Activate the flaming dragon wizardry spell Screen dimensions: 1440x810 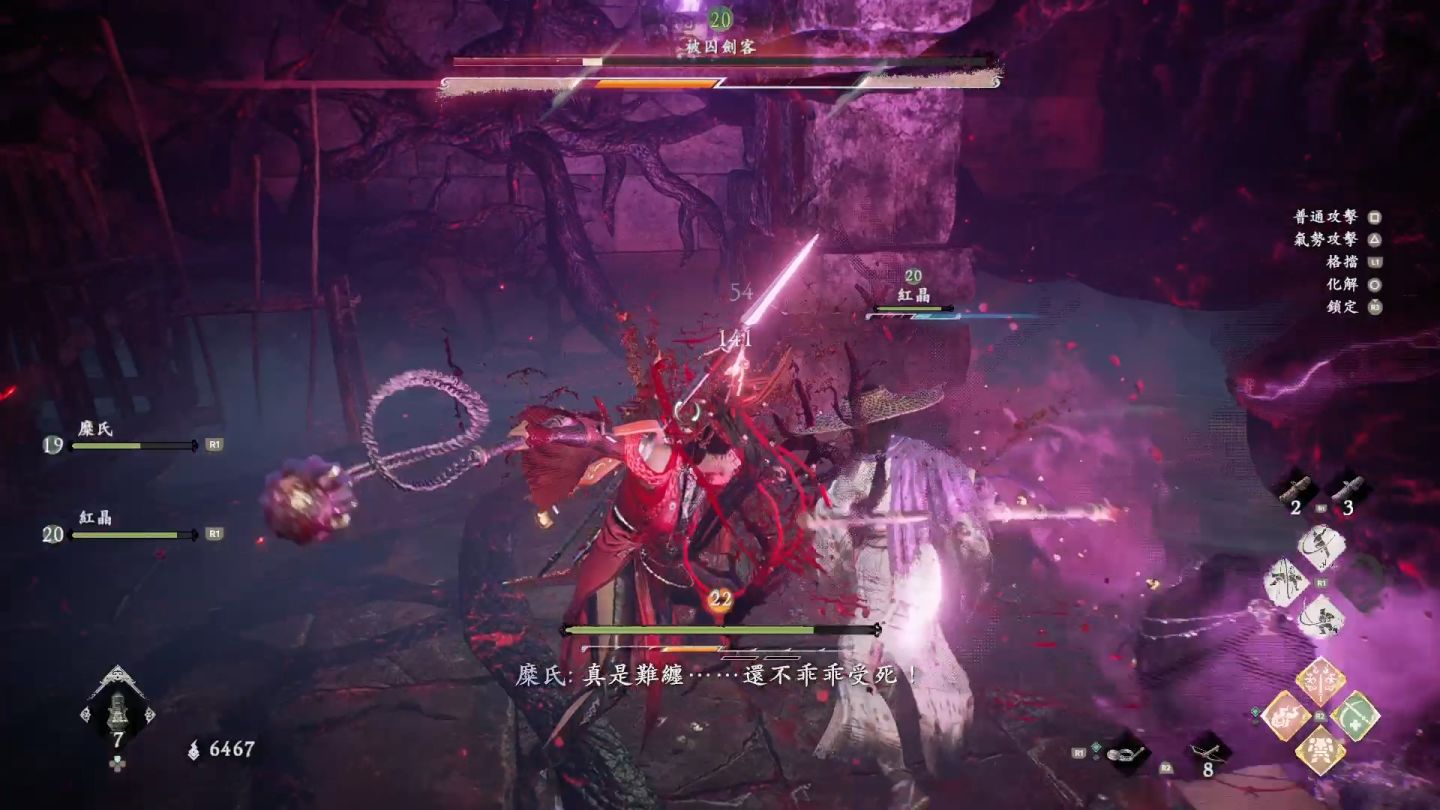click(x=1285, y=716)
